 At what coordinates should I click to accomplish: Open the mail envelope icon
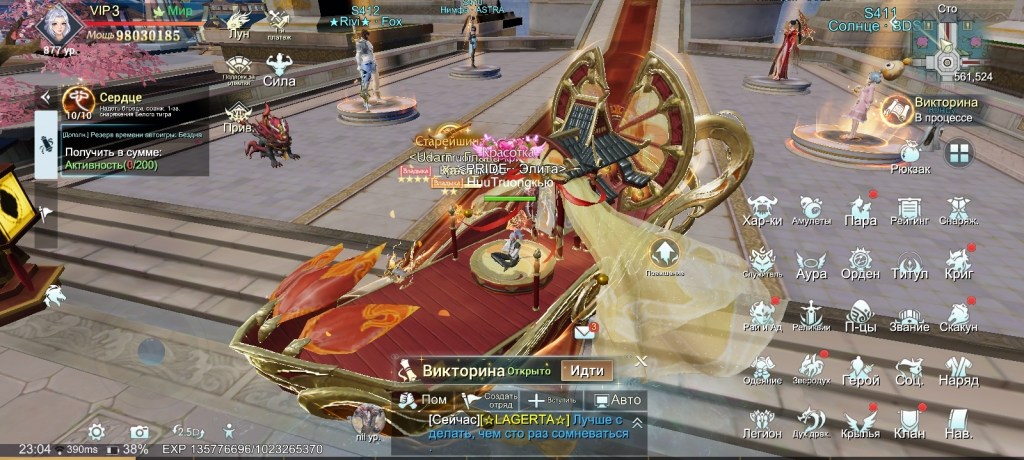pos(585,331)
